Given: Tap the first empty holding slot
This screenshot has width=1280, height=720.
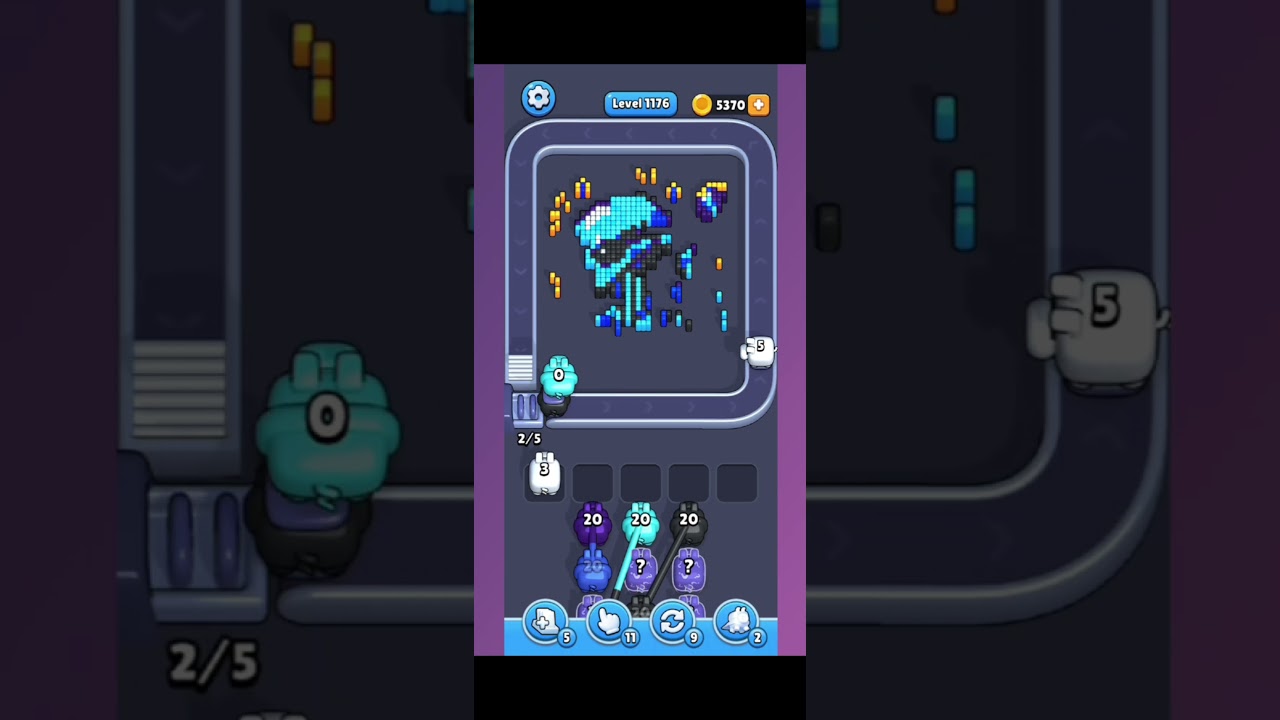Looking at the screenshot, I should [591, 483].
